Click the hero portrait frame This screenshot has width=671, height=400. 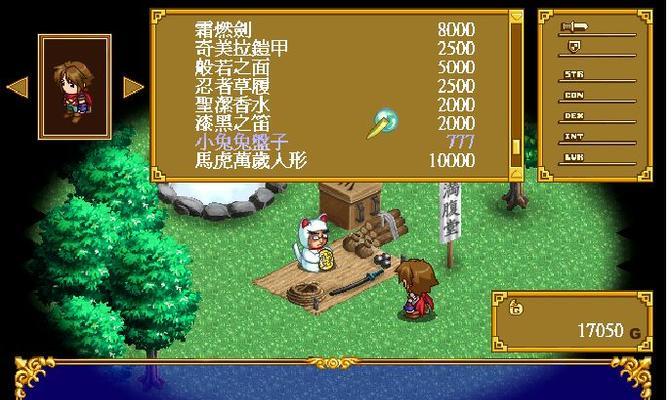[x=74, y=87]
